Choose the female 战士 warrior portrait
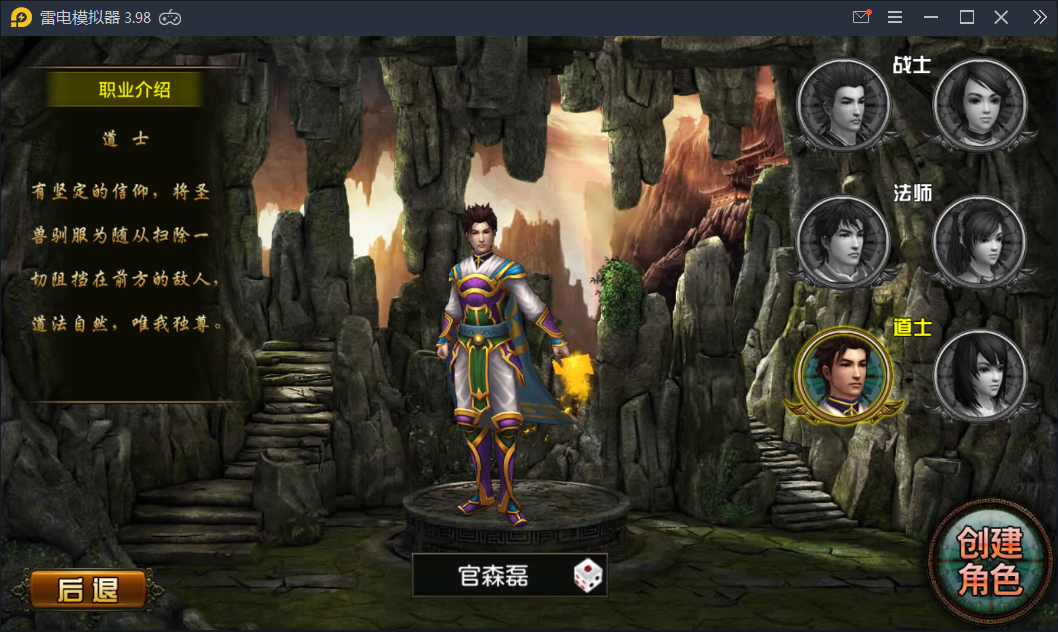1058x632 pixels. 980,104
